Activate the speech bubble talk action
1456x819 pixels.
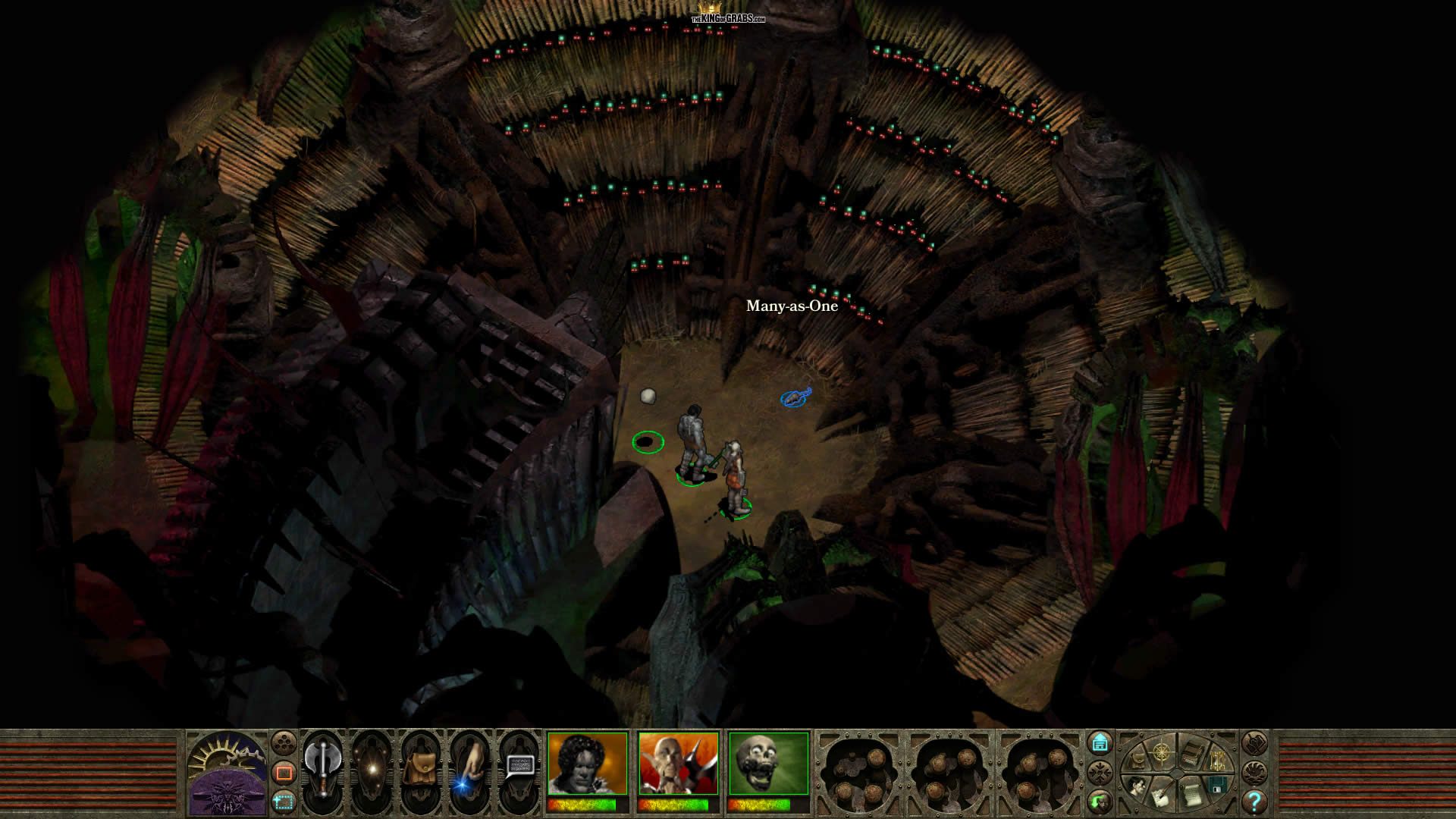coord(519,766)
